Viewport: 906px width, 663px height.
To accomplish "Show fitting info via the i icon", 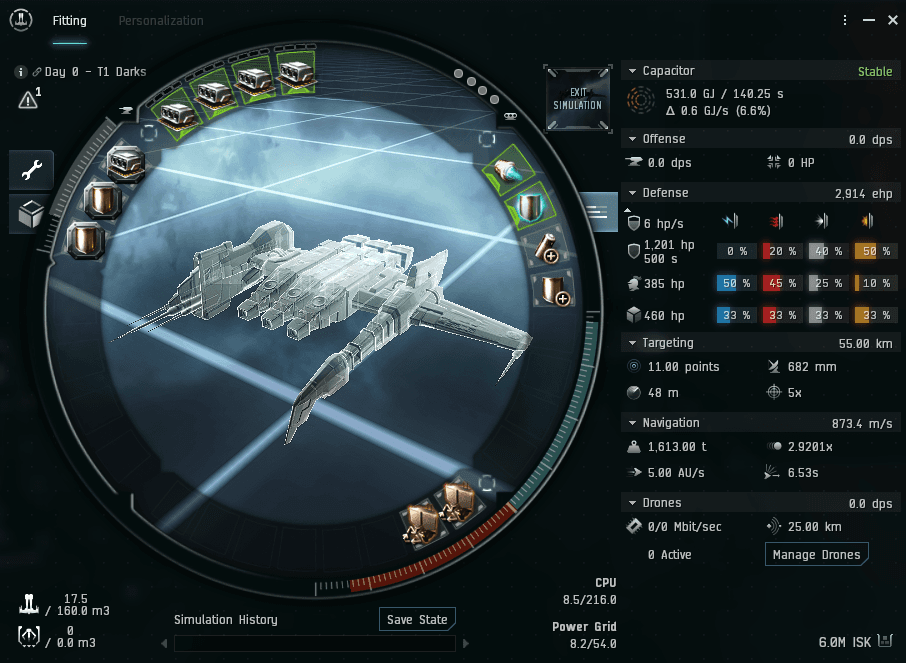I will [x=20, y=72].
